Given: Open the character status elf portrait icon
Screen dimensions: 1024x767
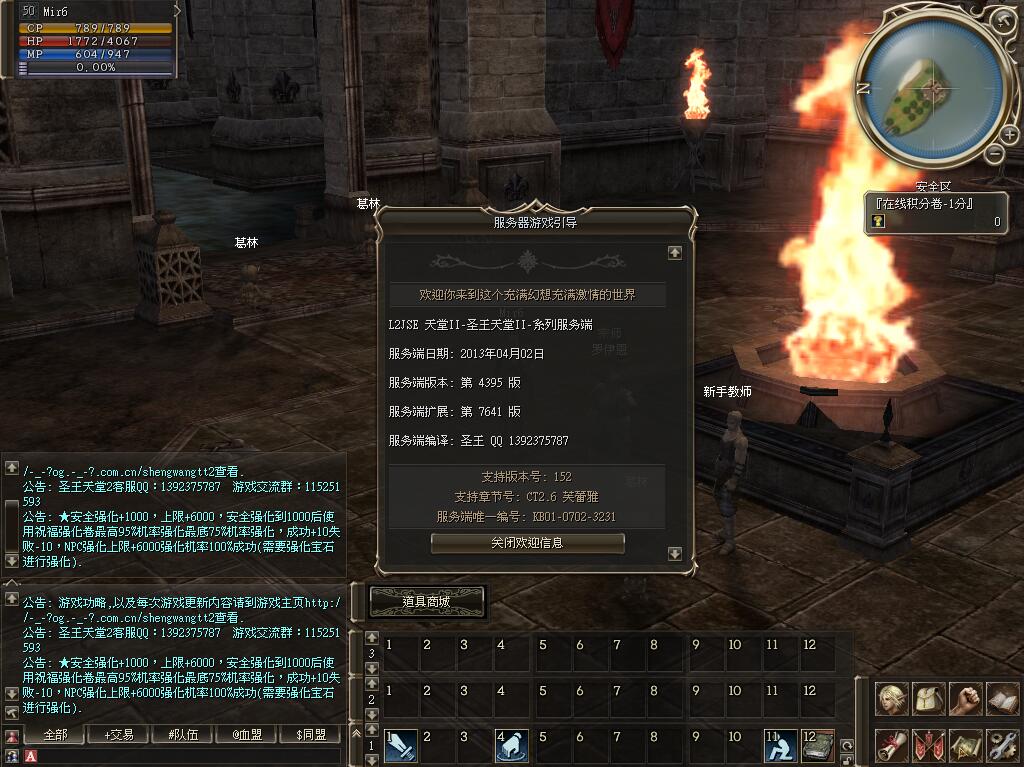Looking at the screenshot, I should coord(892,699).
